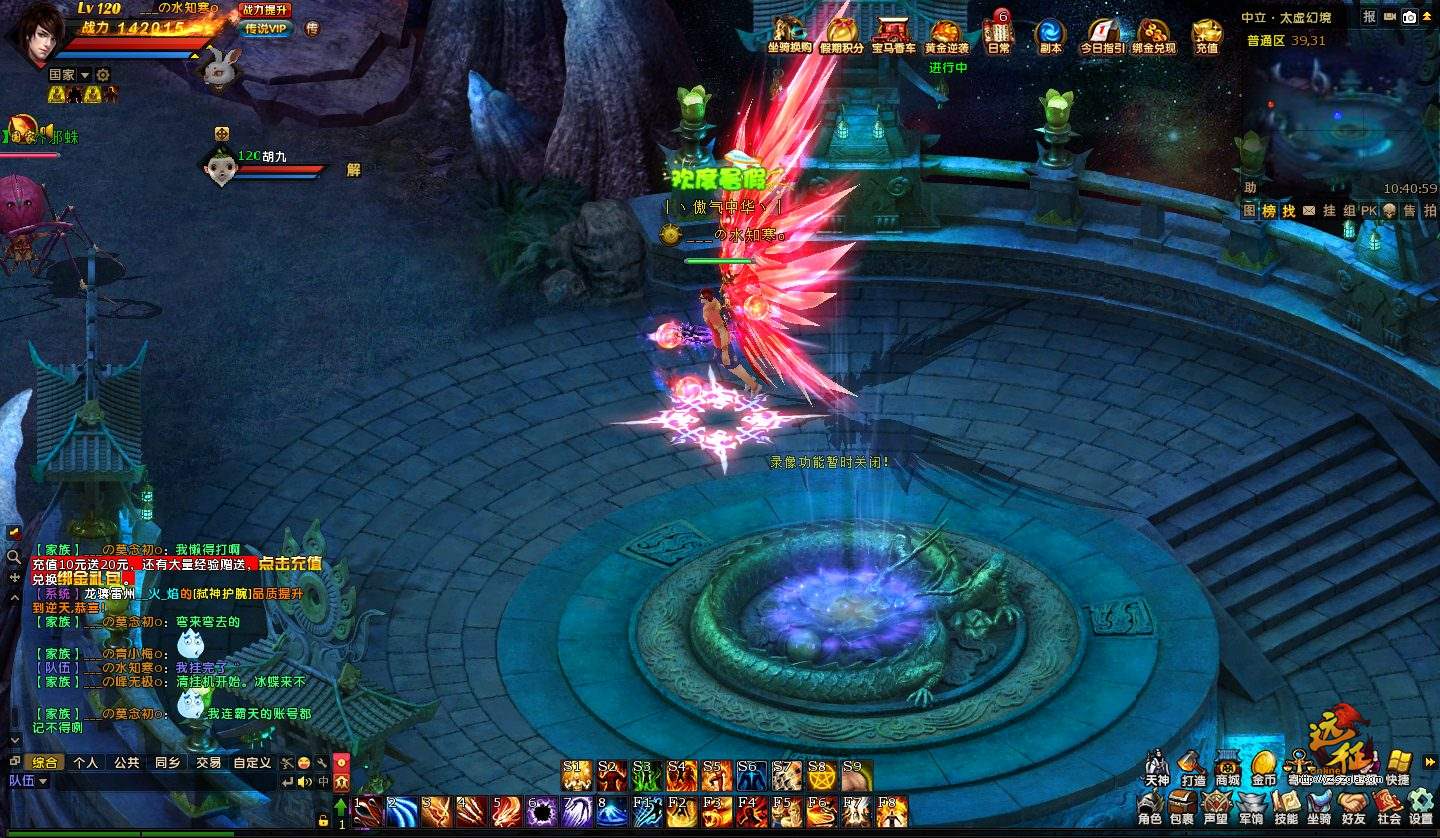The width and height of the screenshot is (1440, 838).
Task: Take a screenshot with the camera button
Action: pyautogui.click(x=1409, y=17)
